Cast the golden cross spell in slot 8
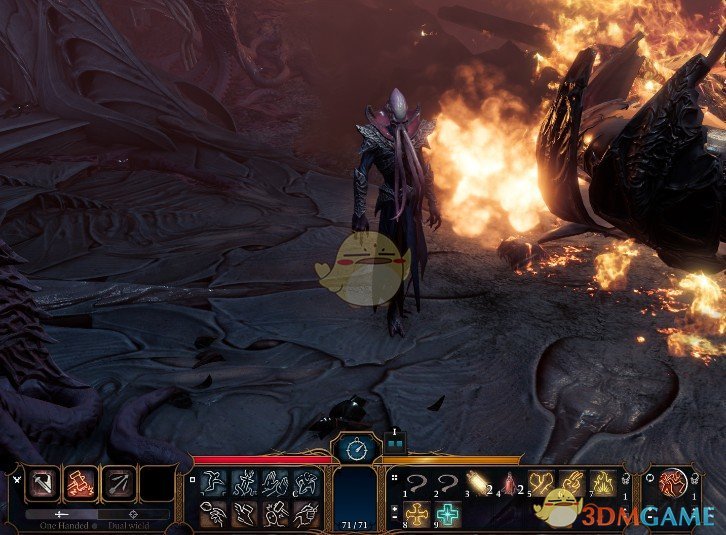This screenshot has height=535, width=726. [x=416, y=514]
